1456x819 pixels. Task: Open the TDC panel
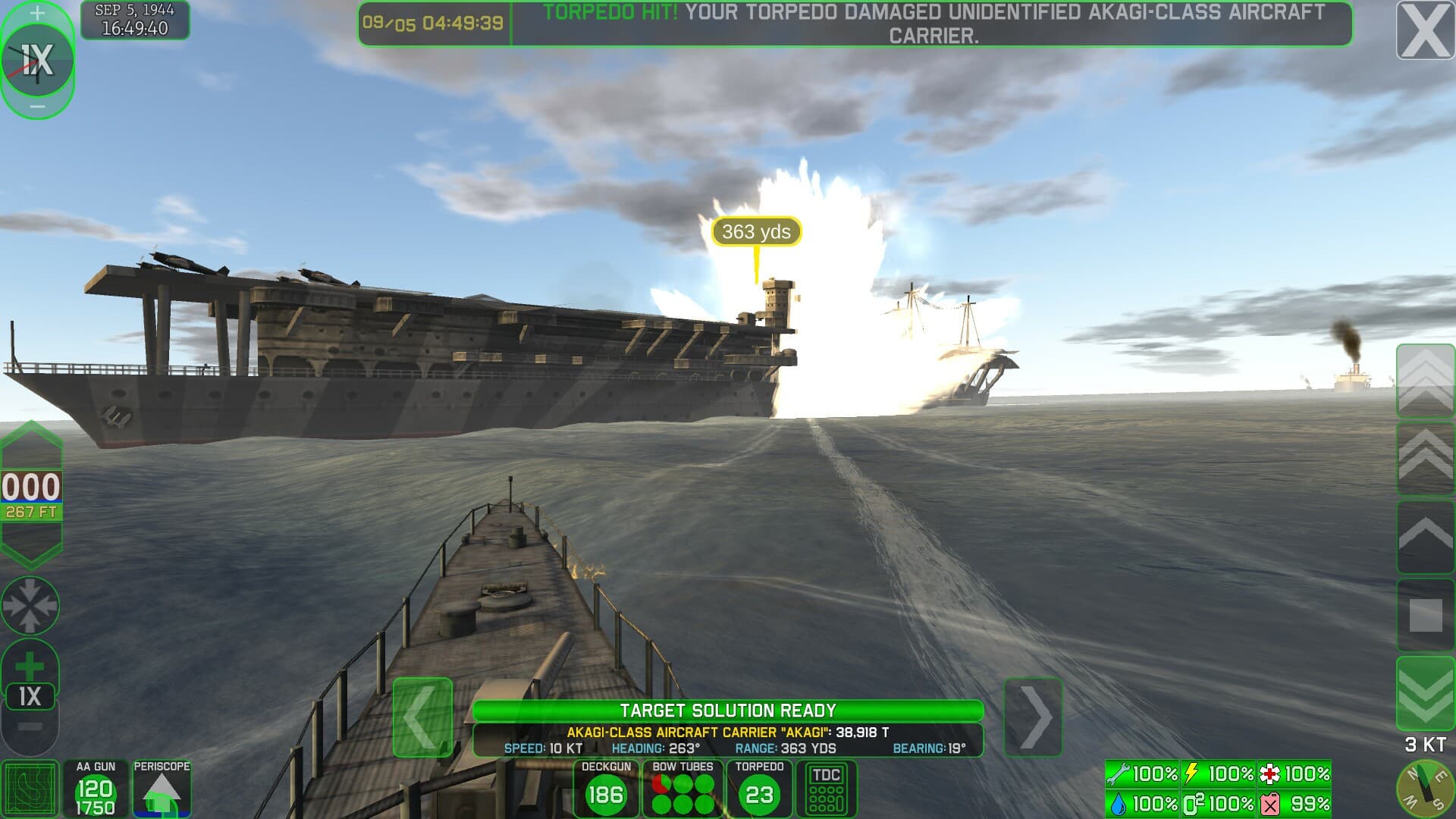pyautogui.click(x=826, y=789)
